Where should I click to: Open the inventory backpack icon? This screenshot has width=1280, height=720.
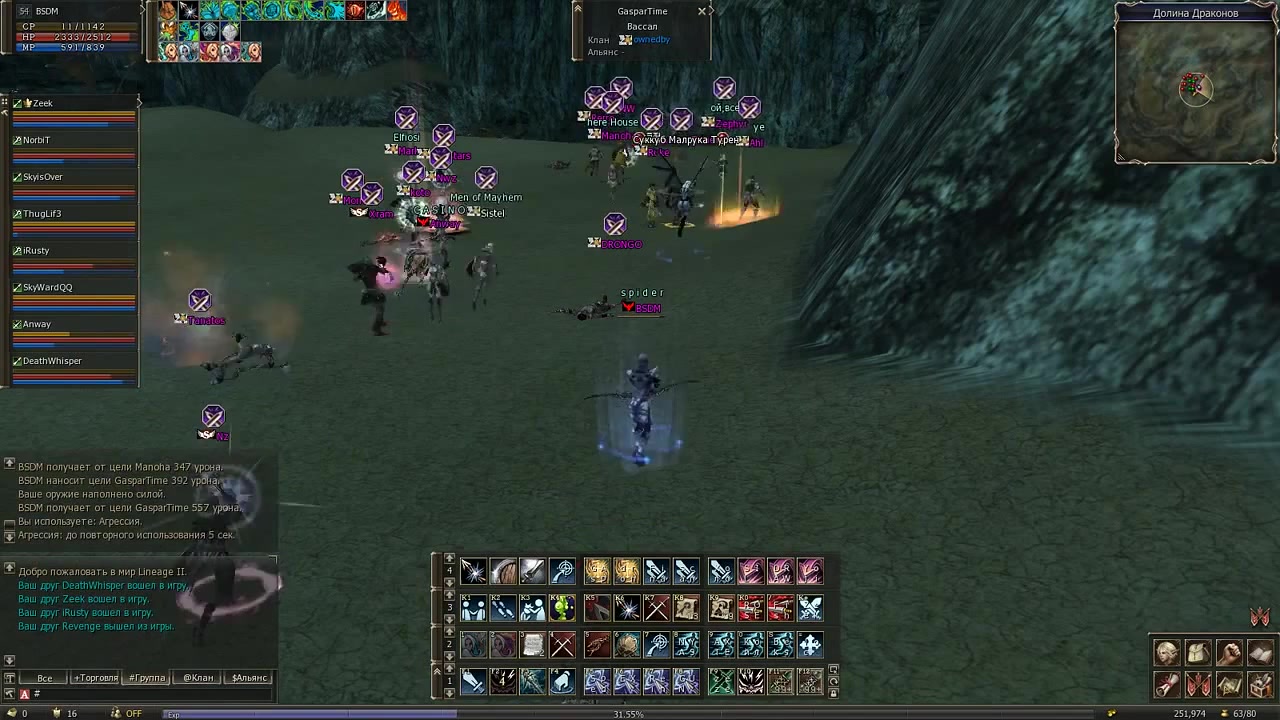pos(1198,653)
